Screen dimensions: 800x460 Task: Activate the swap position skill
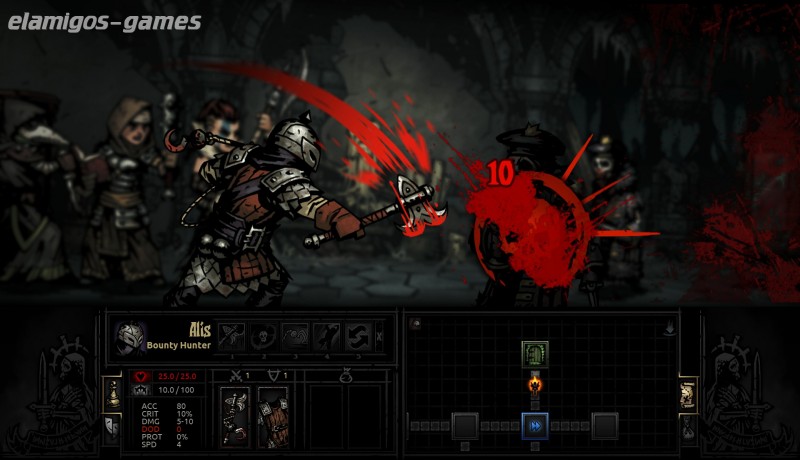tap(357, 336)
